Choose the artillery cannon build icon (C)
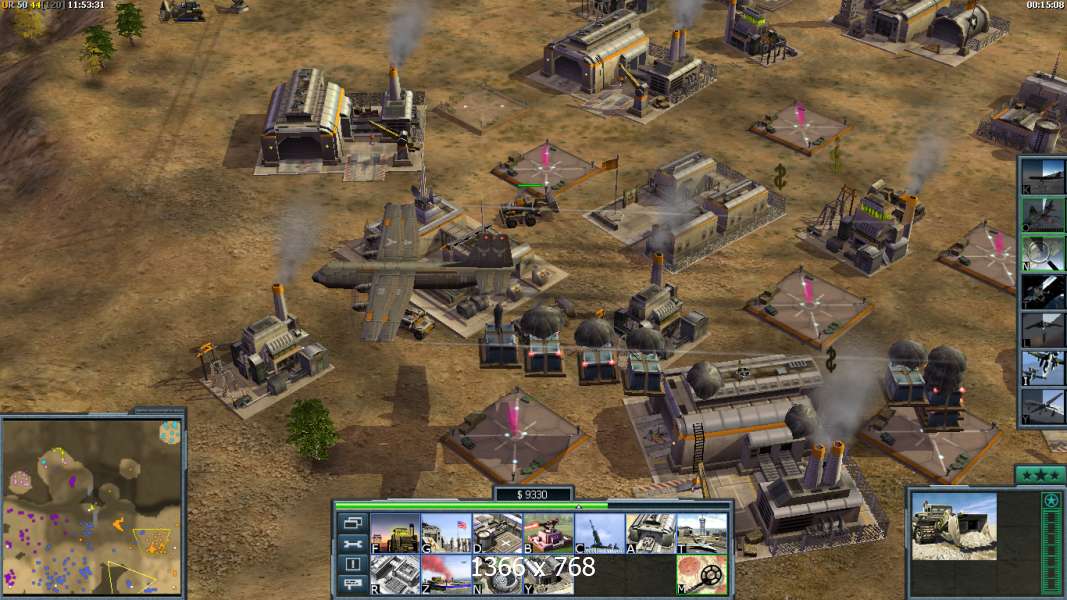The image size is (1067, 600). pos(599,533)
